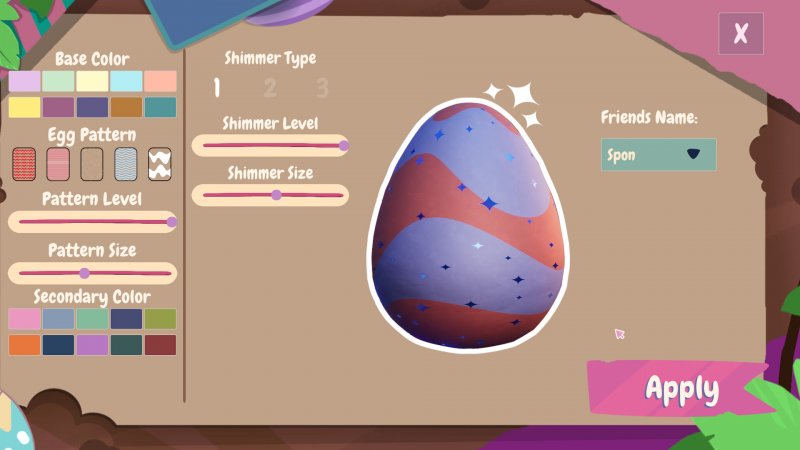
Task: Select the dark red secondary color swatch
Action: (x=160, y=345)
